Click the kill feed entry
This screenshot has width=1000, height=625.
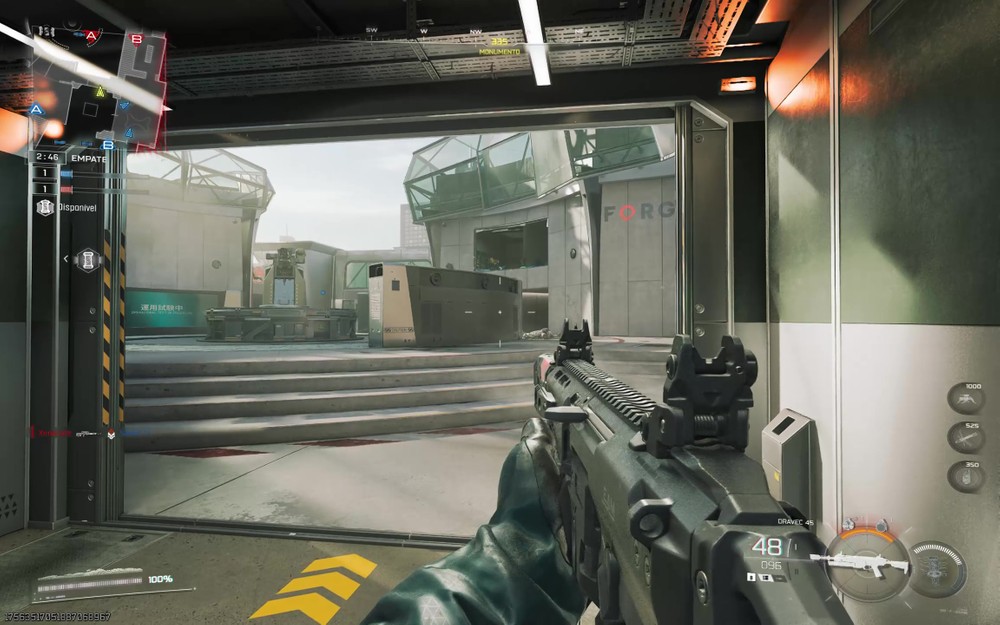[75, 433]
